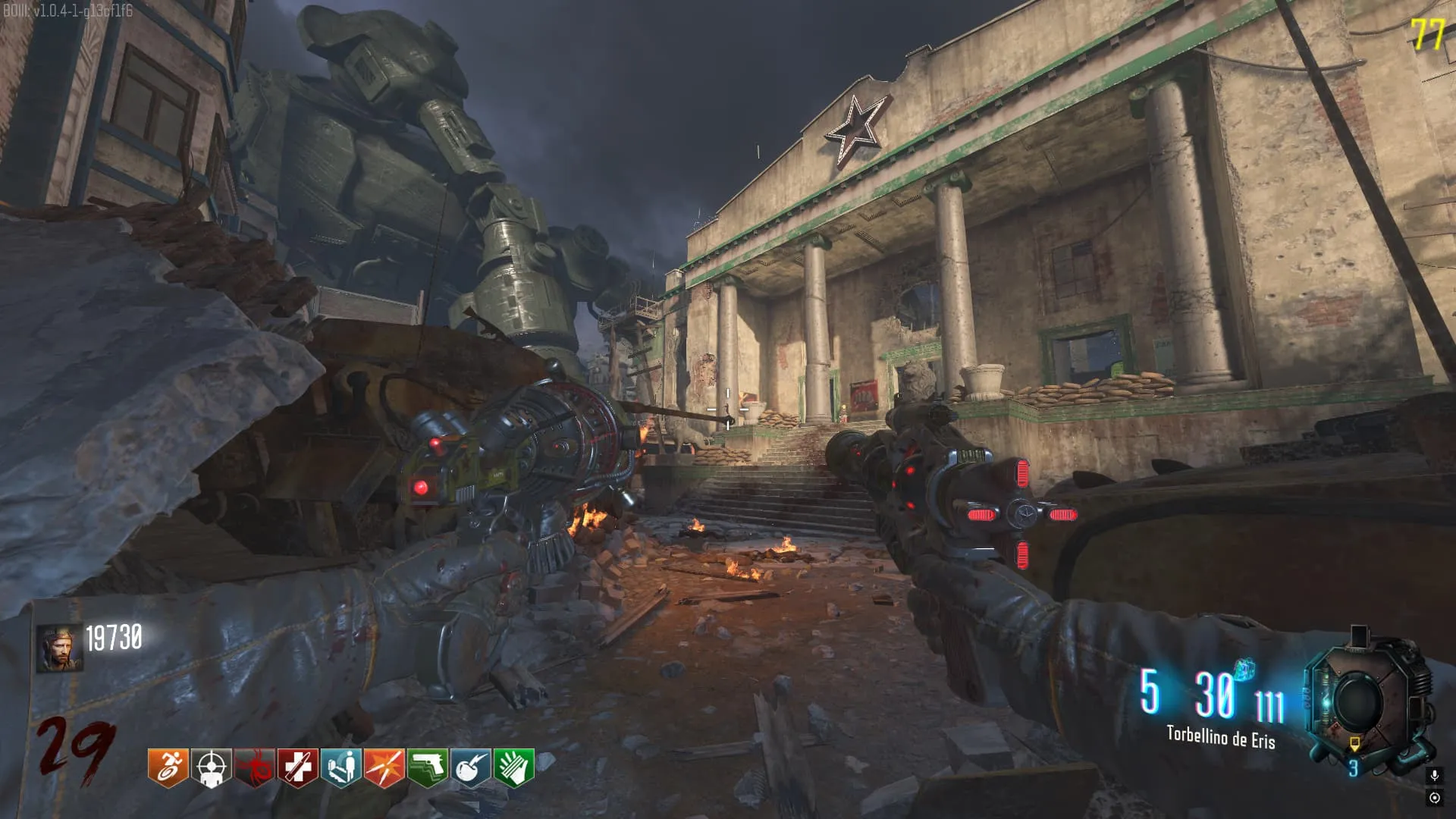
Task: Click the green glove perk icon
Action: 514,767
